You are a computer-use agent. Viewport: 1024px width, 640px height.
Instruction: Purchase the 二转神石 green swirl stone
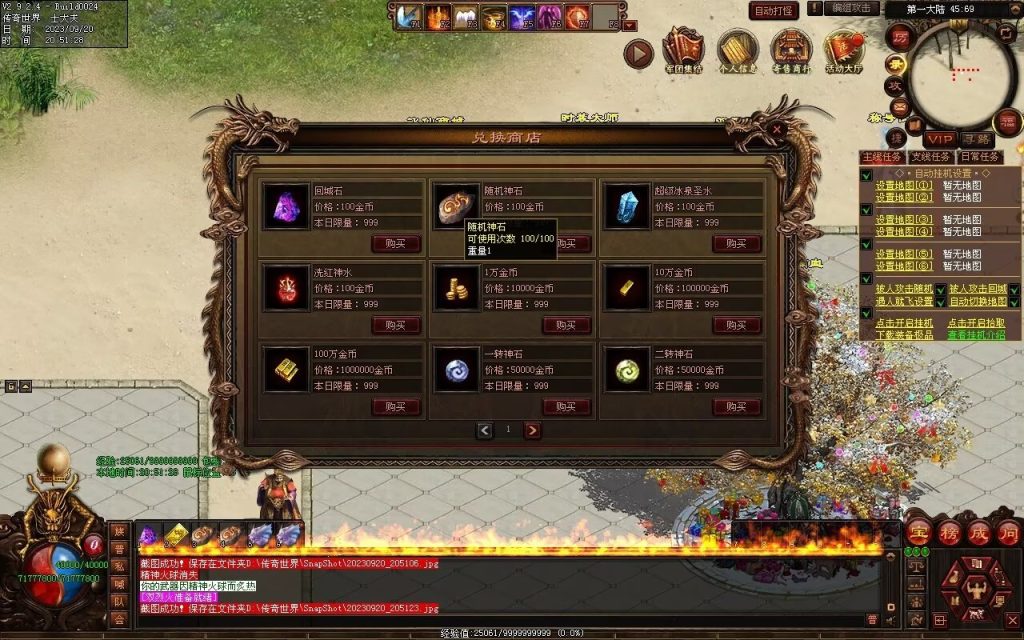(736, 407)
